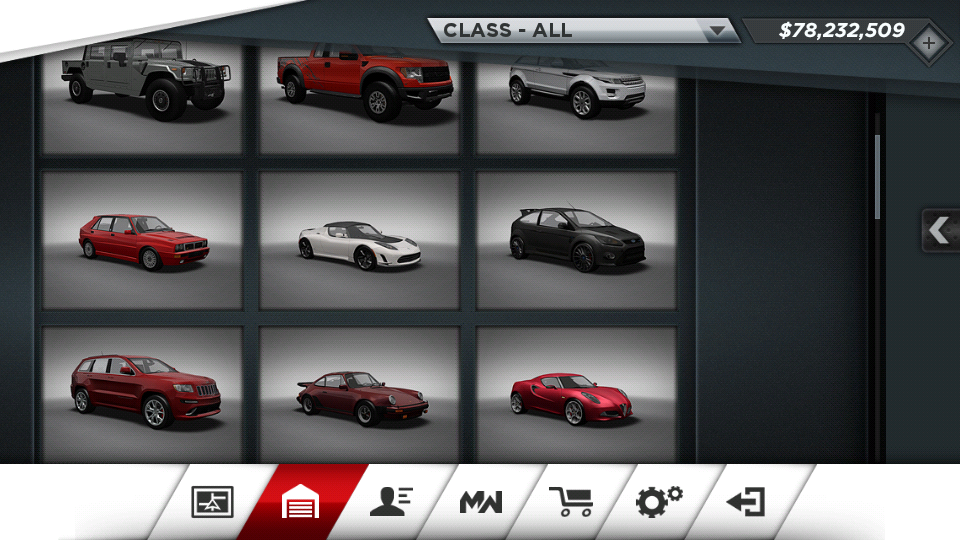Viewport: 960px width, 540px height.
Task: Exit using the door arrow icon
Action: click(x=746, y=502)
